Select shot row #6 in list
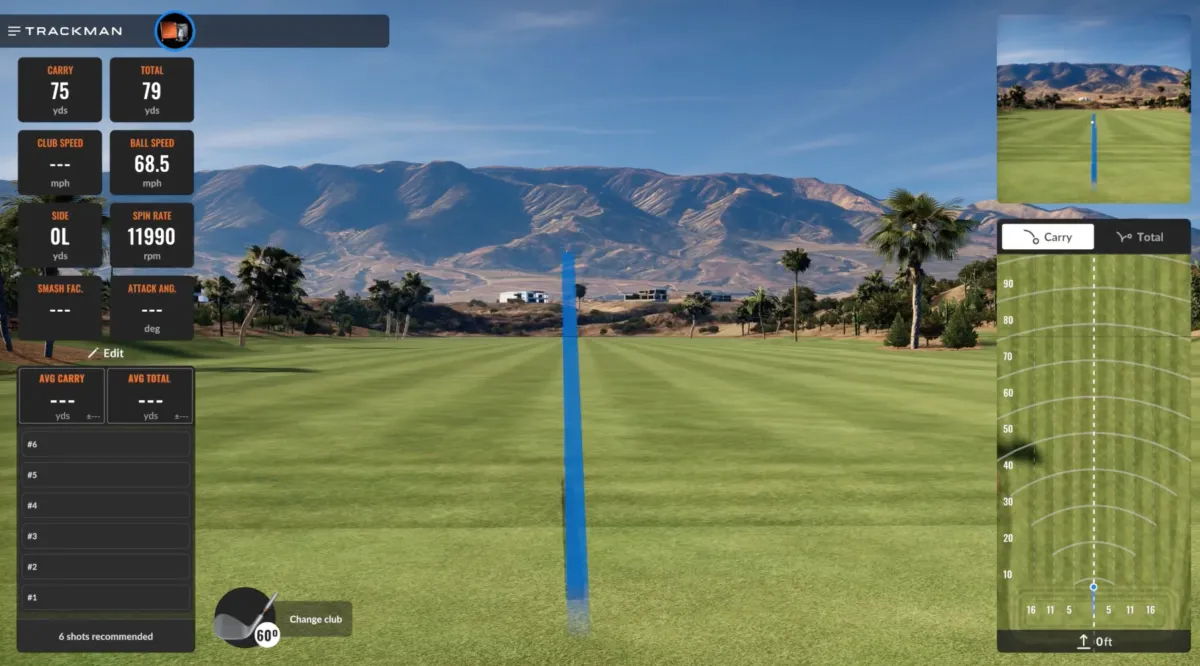 point(106,444)
